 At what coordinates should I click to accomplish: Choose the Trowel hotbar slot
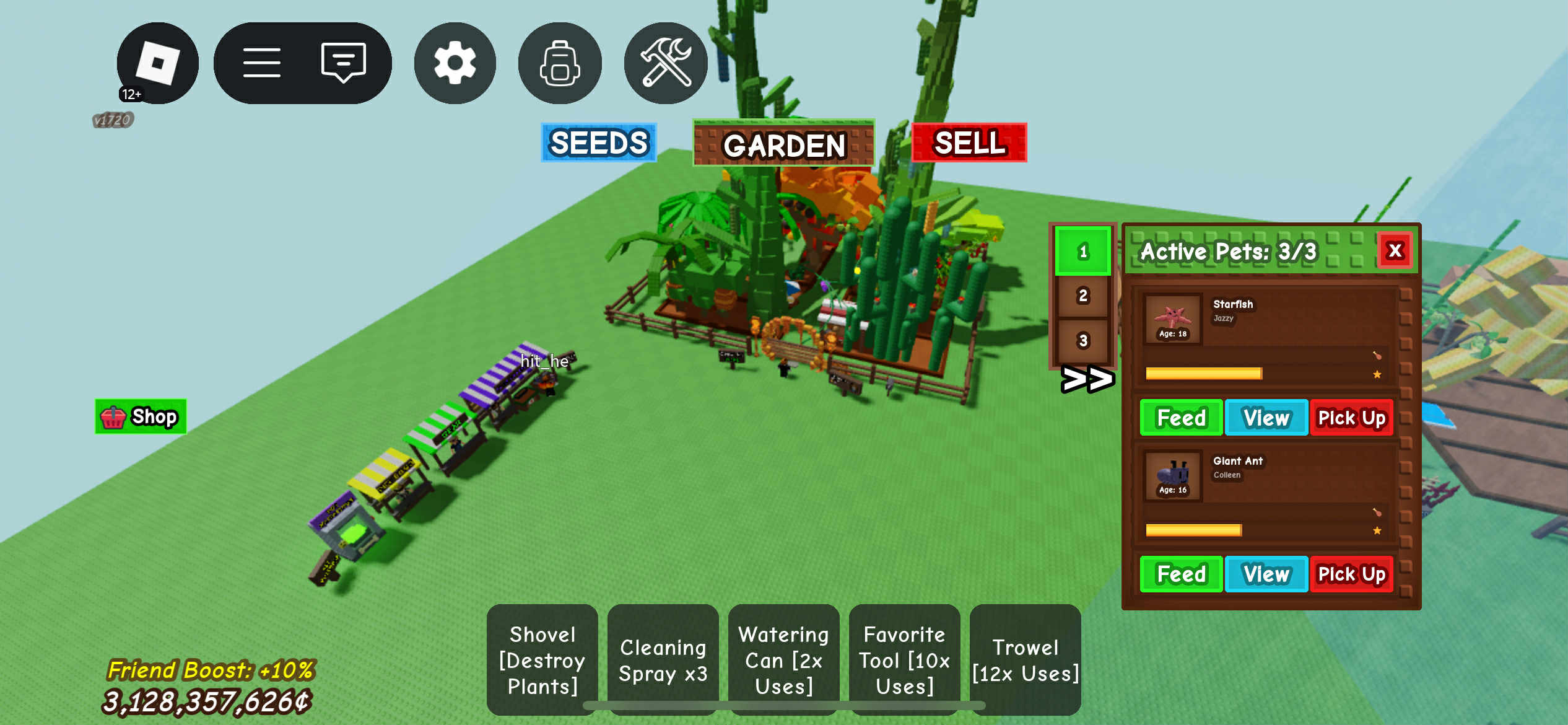[1026, 659]
